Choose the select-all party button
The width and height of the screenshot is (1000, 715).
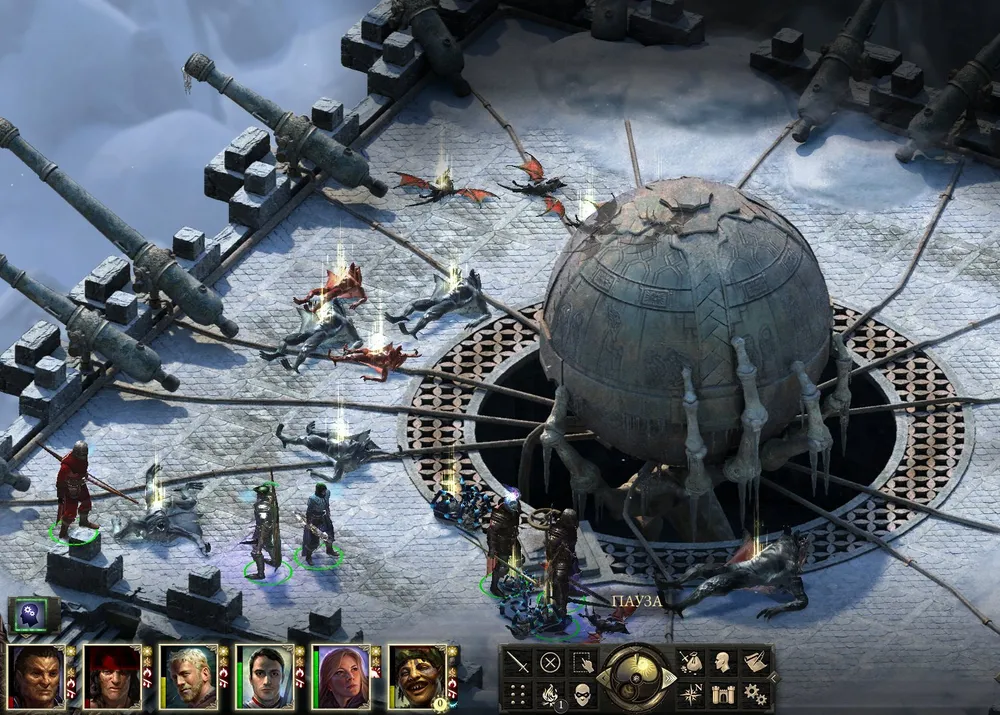581,662
